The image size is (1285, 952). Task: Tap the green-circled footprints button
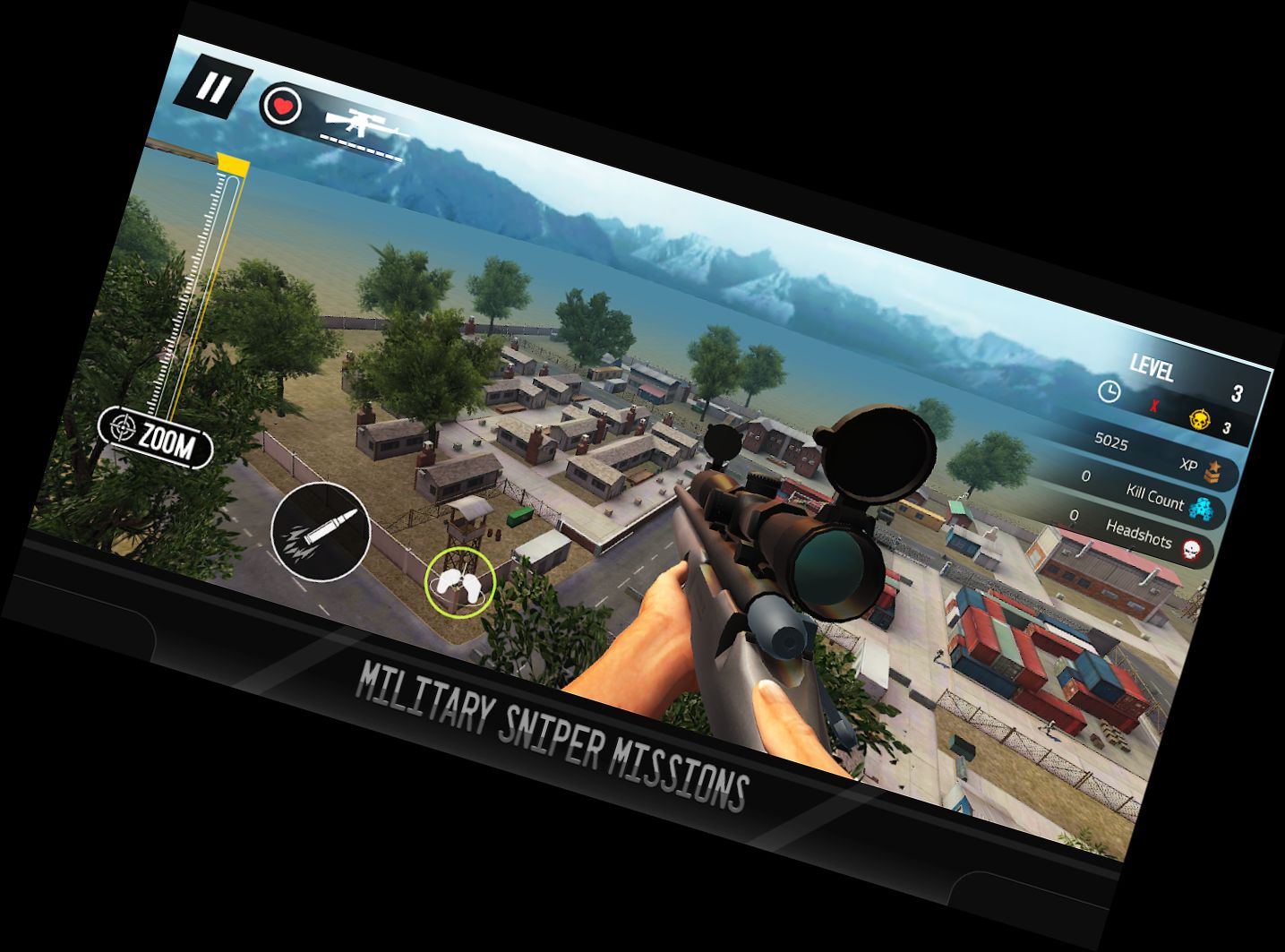[459, 582]
